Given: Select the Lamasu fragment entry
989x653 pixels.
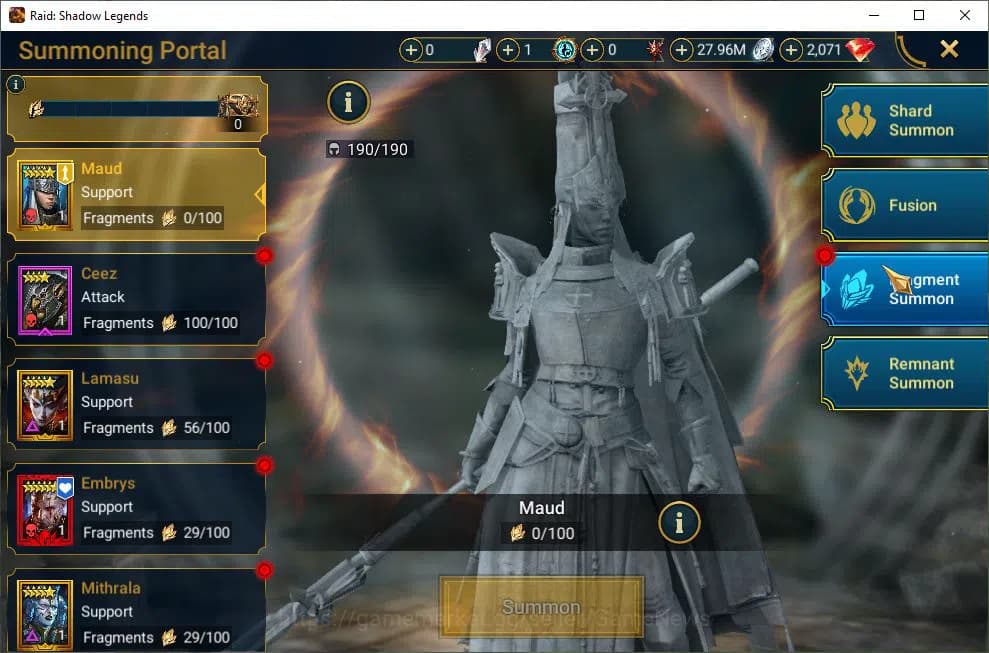Looking at the screenshot, I should (x=136, y=404).
